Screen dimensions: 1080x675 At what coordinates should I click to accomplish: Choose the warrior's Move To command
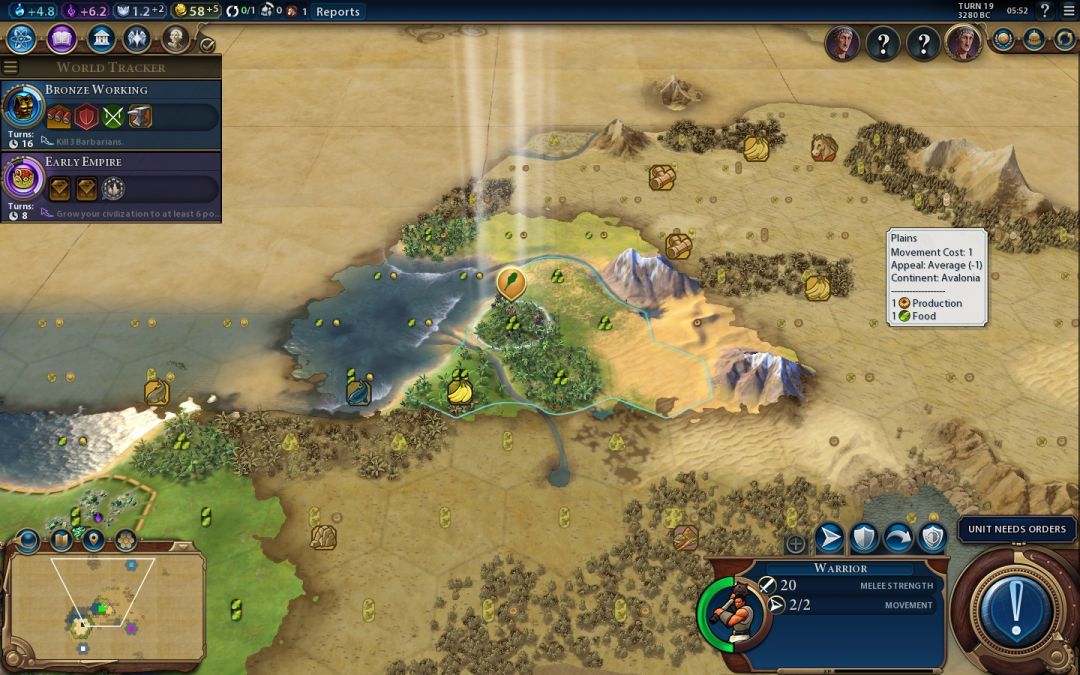pyautogui.click(x=830, y=539)
